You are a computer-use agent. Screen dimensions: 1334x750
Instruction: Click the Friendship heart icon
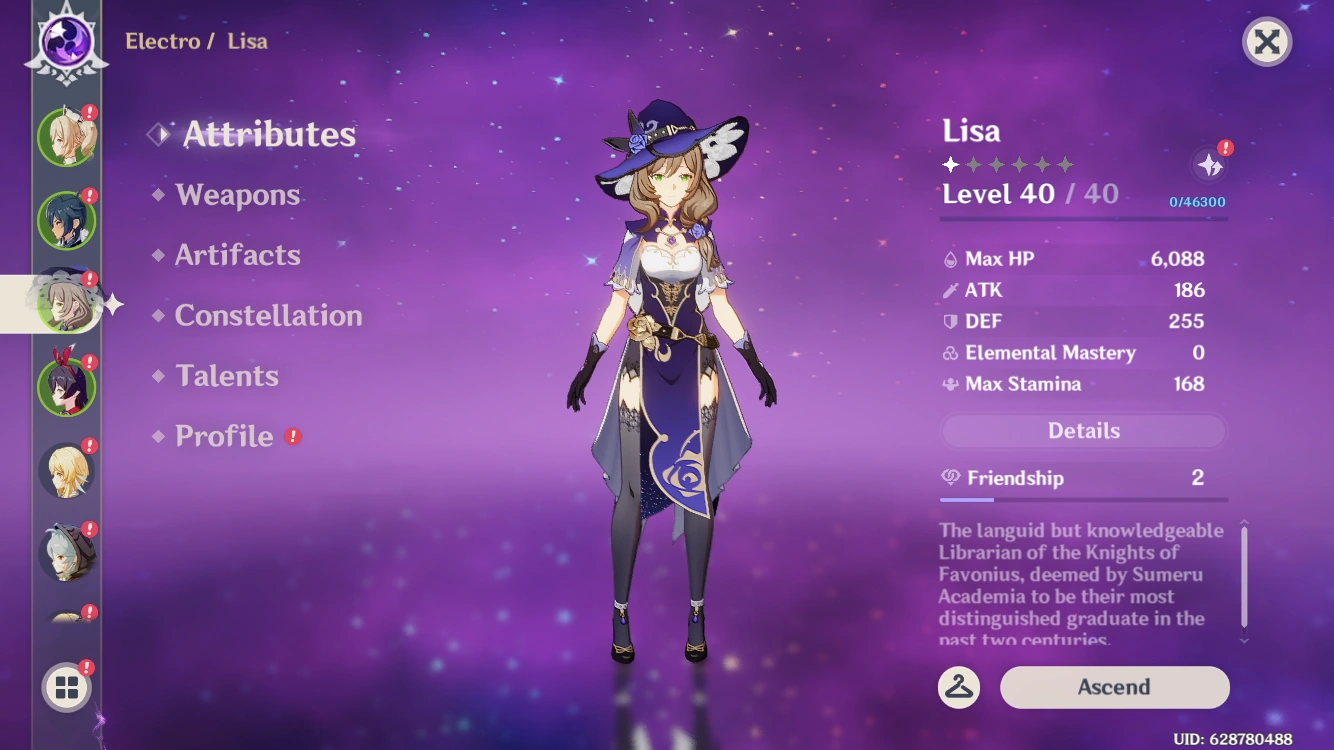click(948, 478)
